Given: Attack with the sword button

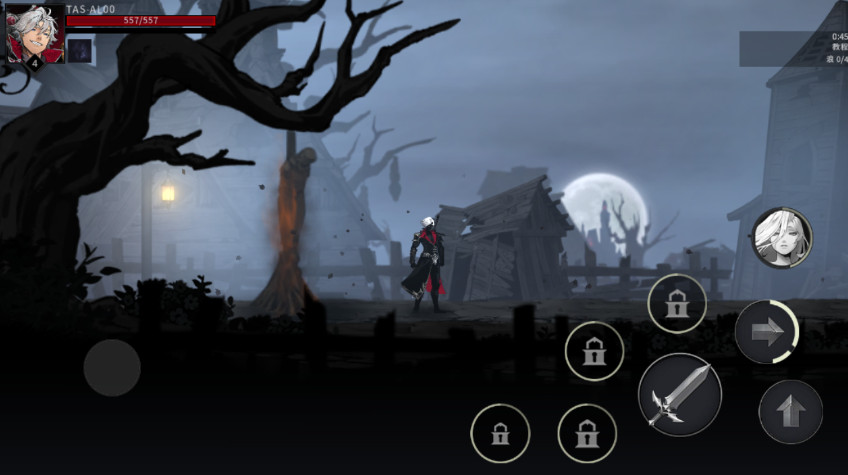Looking at the screenshot, I should pyautogui.click(x=679, y=394).
